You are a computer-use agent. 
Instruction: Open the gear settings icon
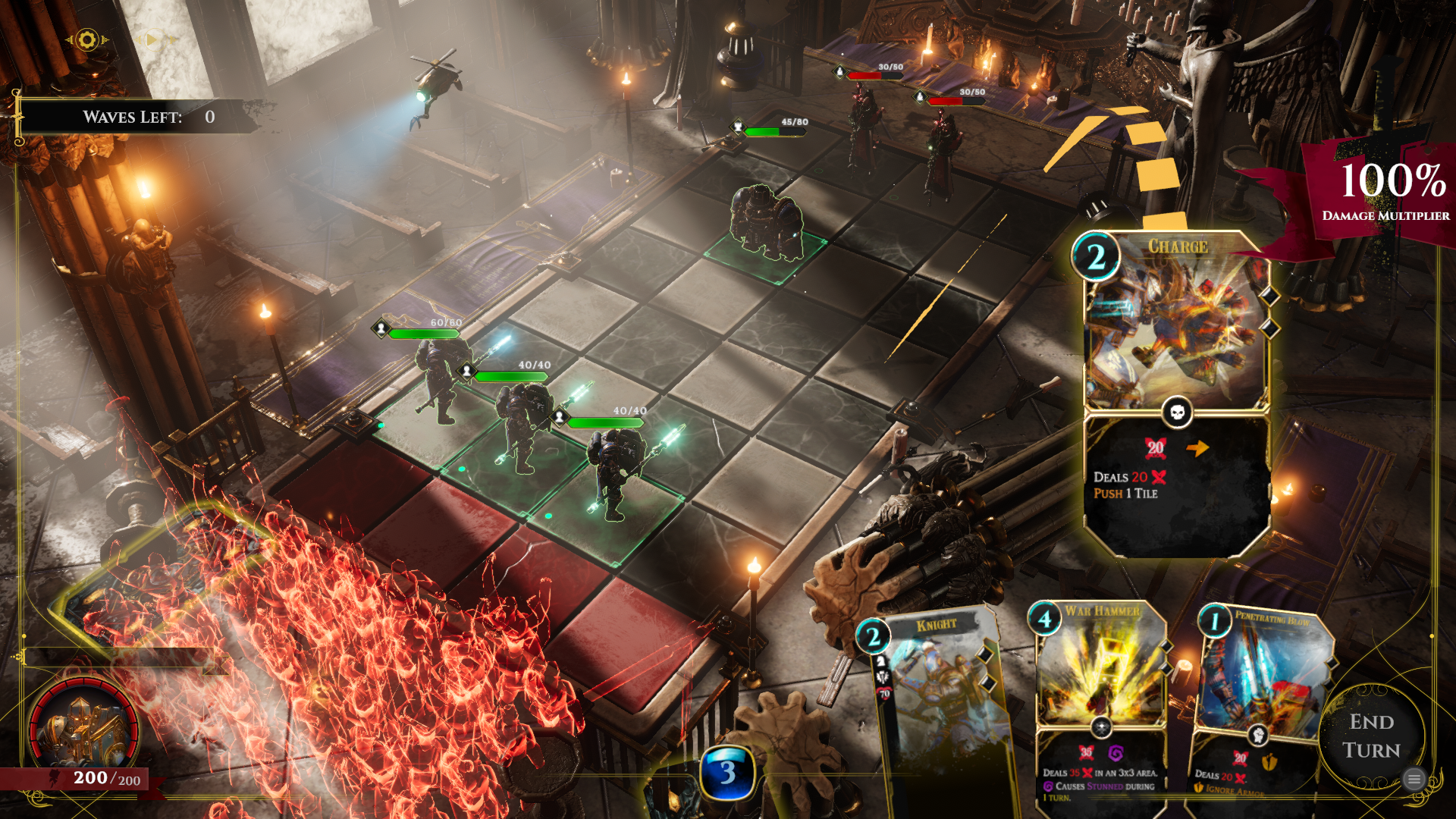coord(87,39)
